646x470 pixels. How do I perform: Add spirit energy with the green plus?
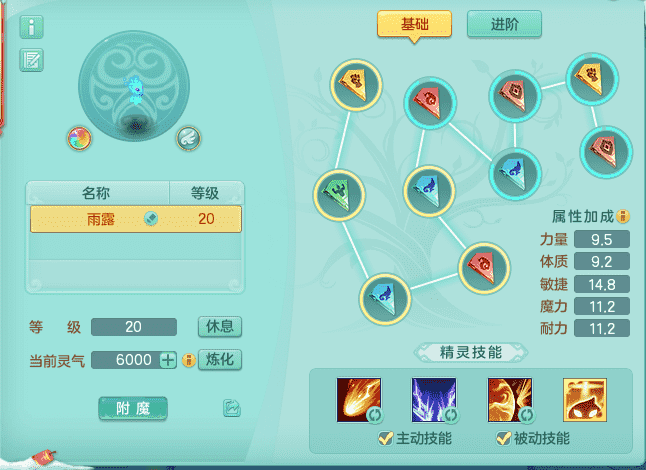(168, 360)
